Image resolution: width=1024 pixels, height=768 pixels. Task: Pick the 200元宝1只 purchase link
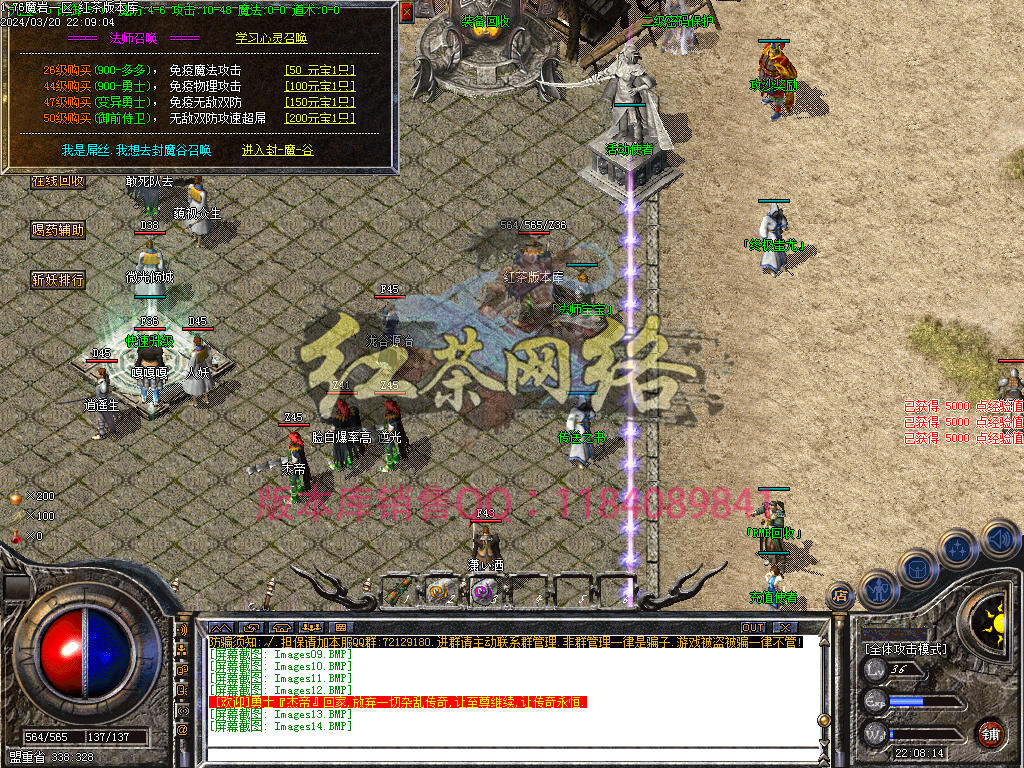[x=319, y=118]
